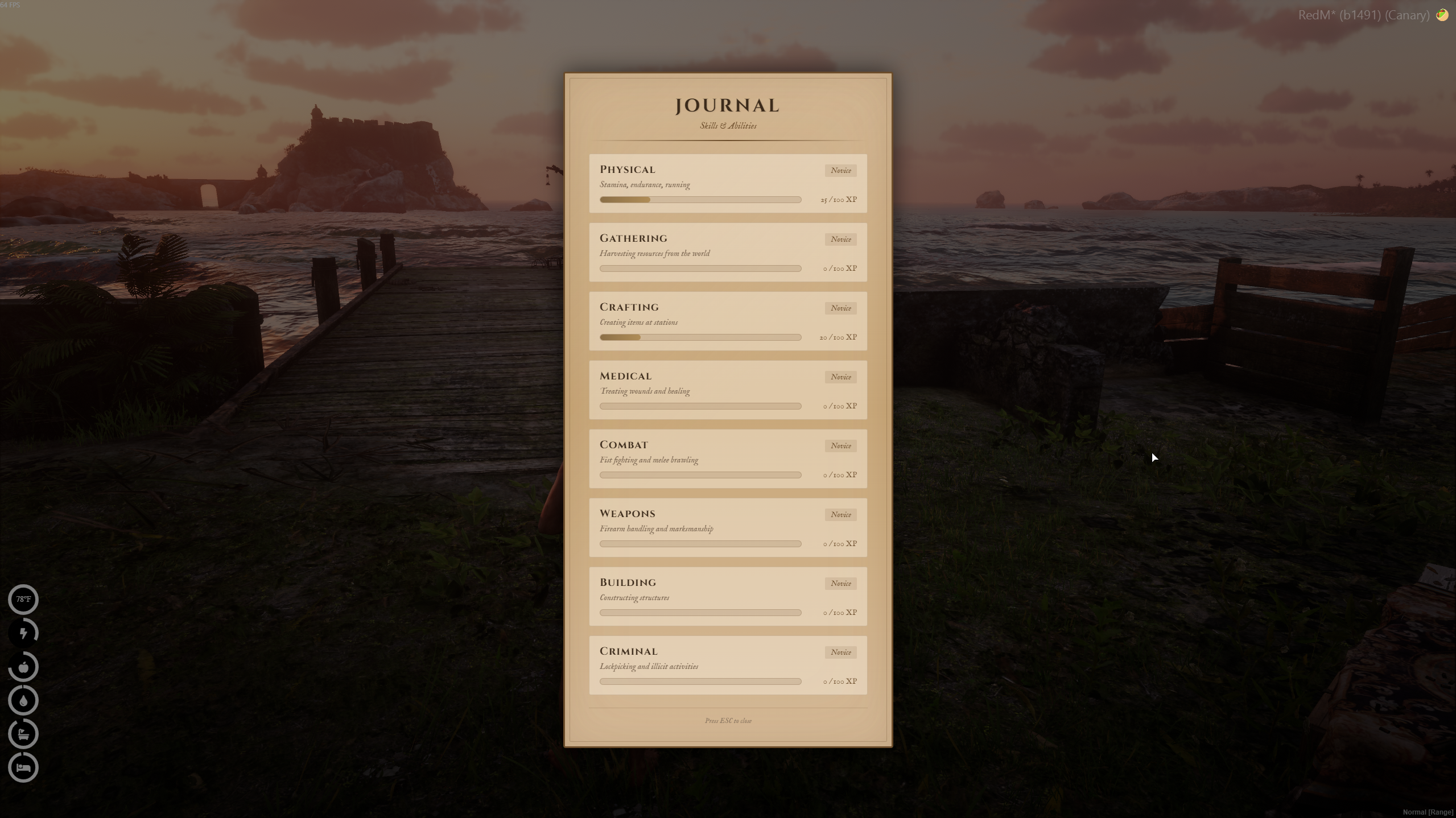Click the stamina ring around the lightning icon

click(23, 633)
